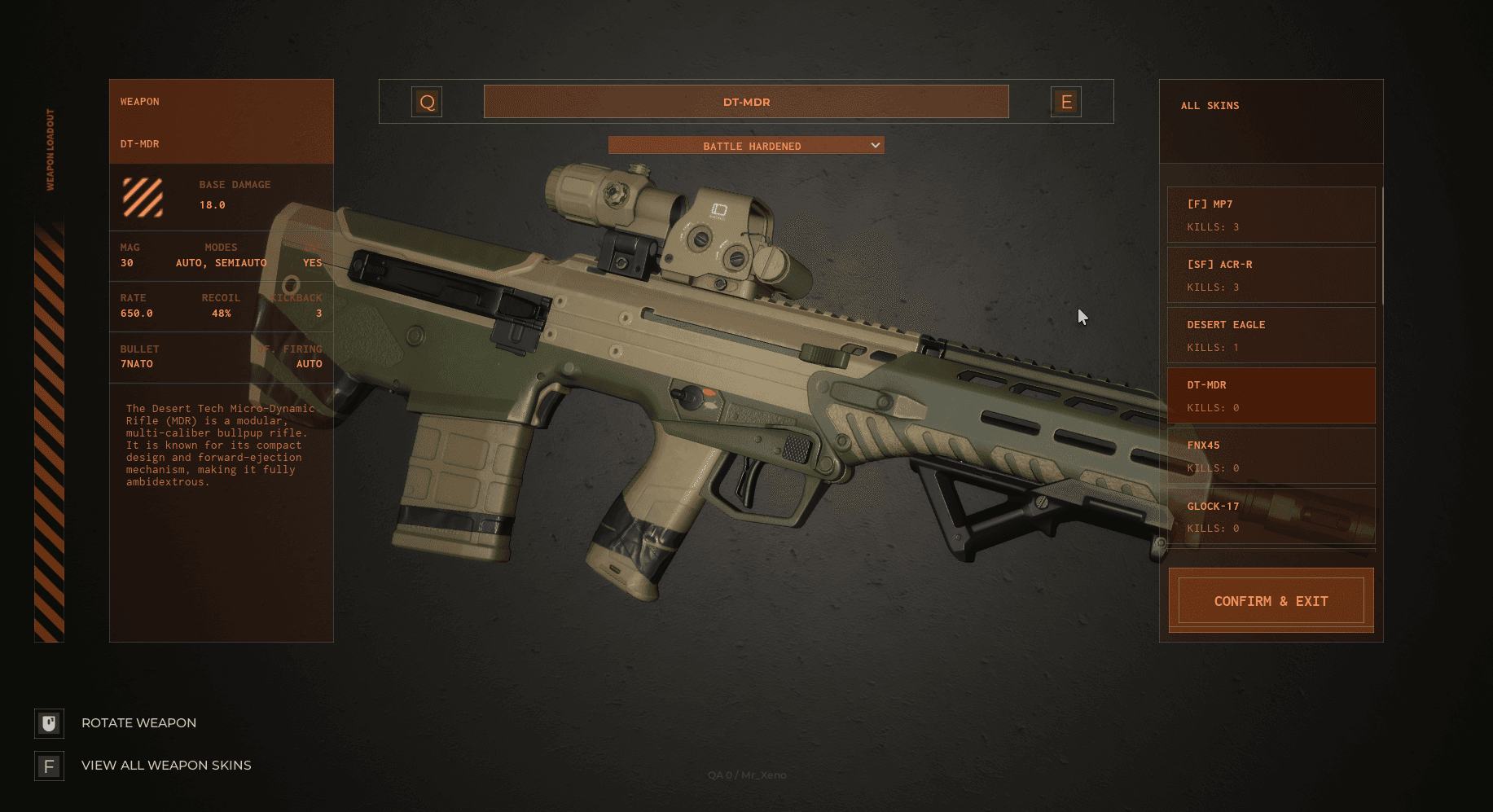Choose the [SF] ACR-R list entry
This screenshot has height=812, width=1493.
pos(1271,275)
